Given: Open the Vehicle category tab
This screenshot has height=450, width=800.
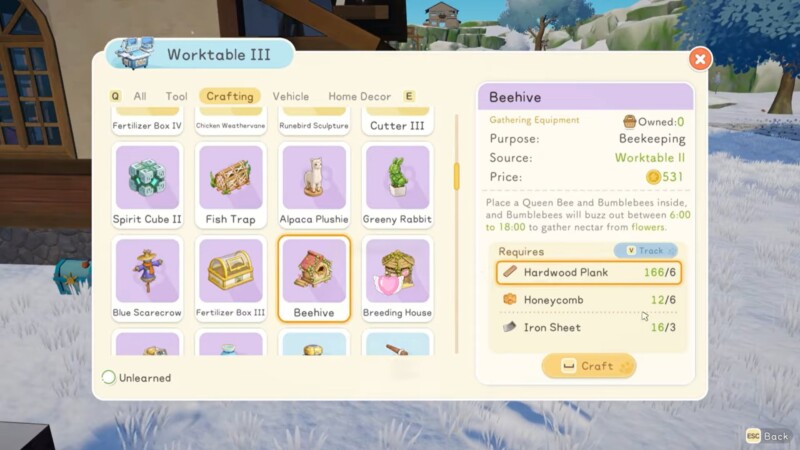Looking at the screenshot, I should [x=291, y=96].
